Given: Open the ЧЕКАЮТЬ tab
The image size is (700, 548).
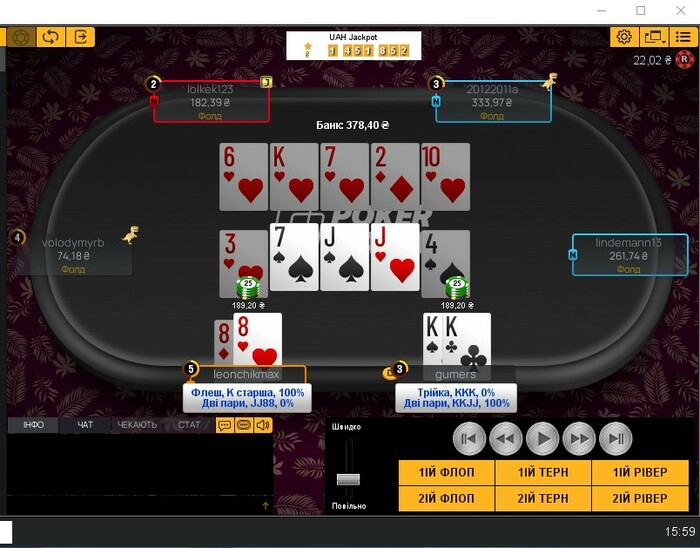Looking at the screenshot, I should [x=137, y=425].
